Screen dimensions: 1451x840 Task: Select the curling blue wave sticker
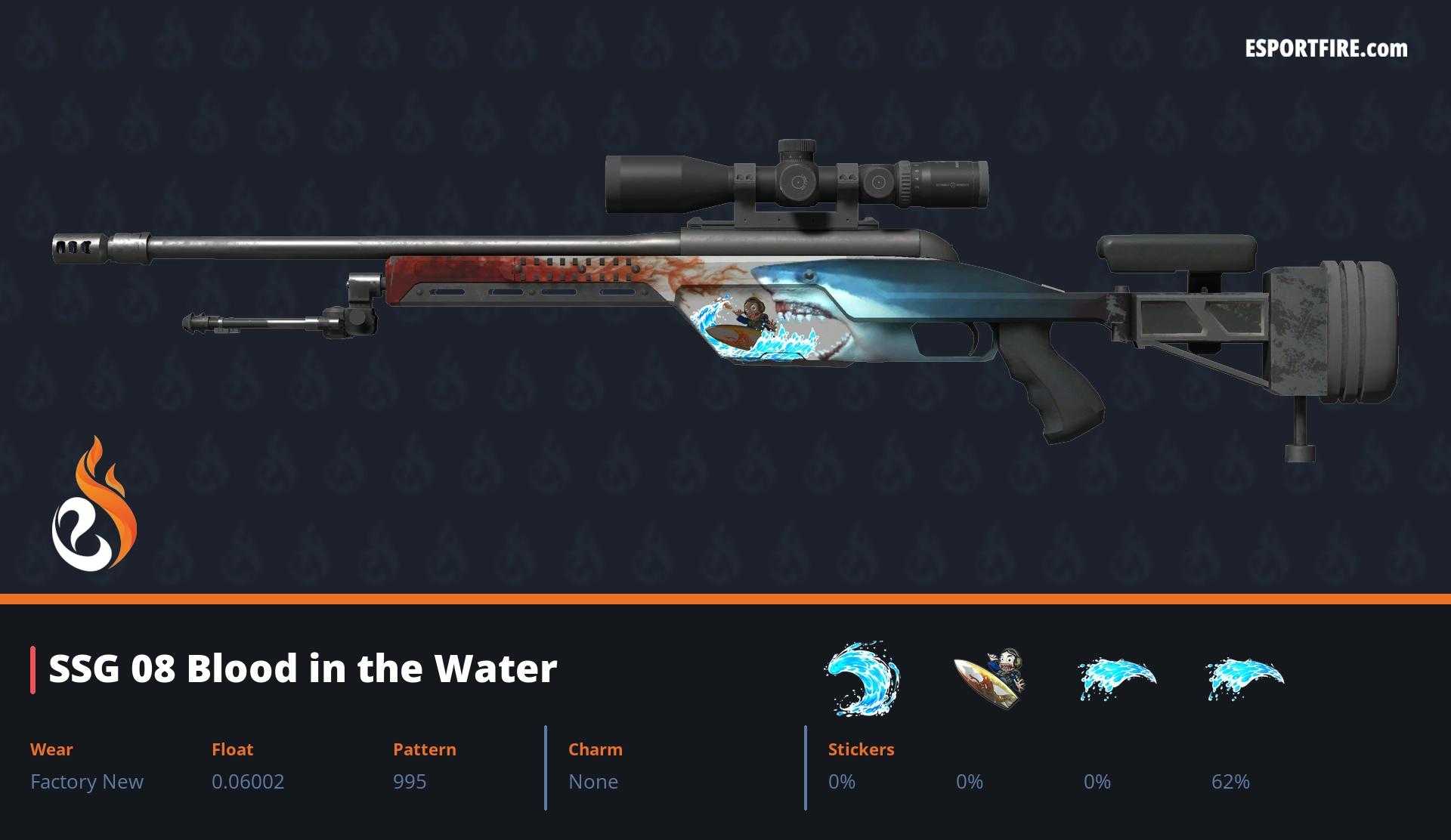click(862, 678)
